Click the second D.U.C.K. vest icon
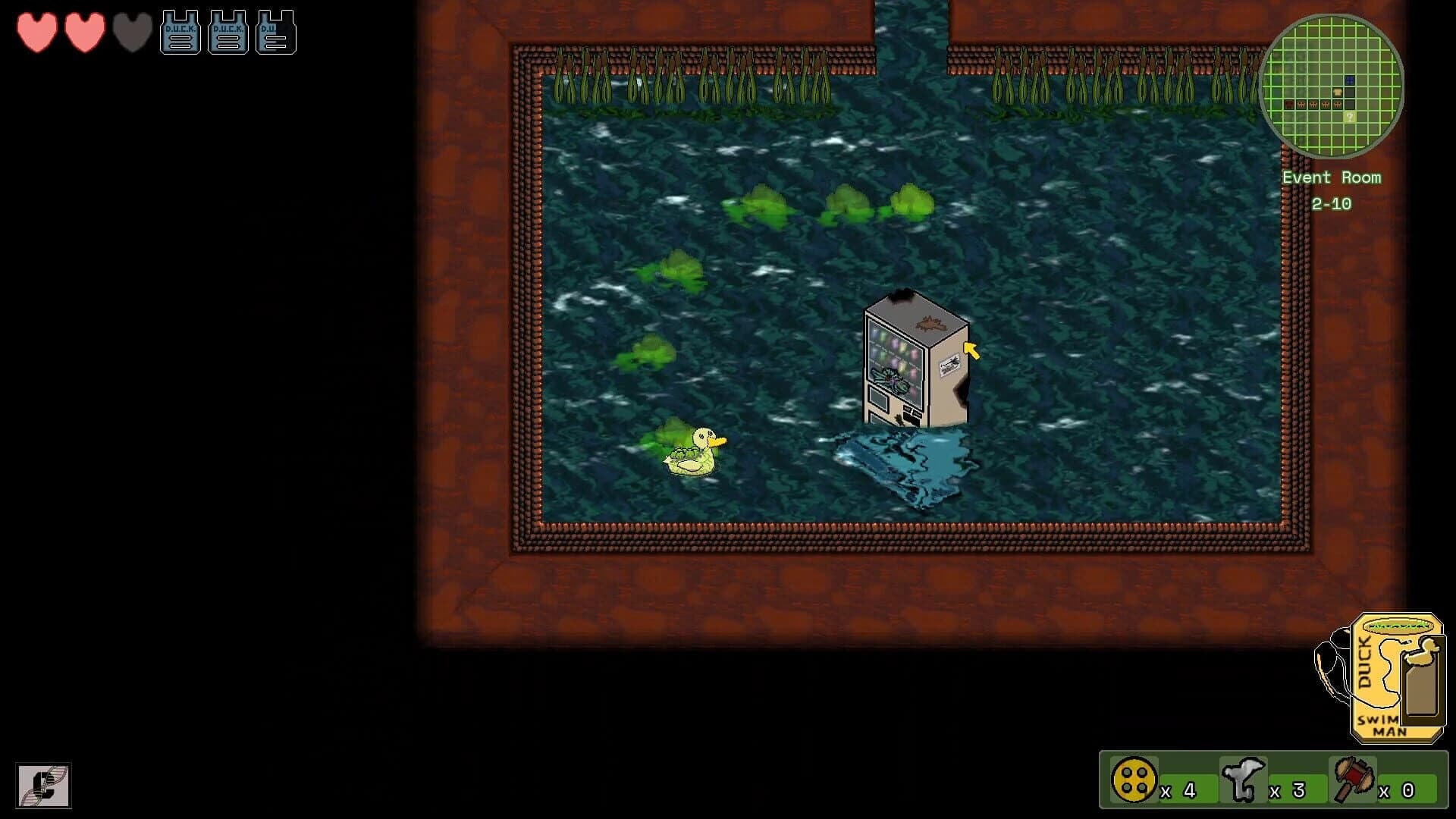The height and width of the screenshot is (819, 1456). pos(229,29)
